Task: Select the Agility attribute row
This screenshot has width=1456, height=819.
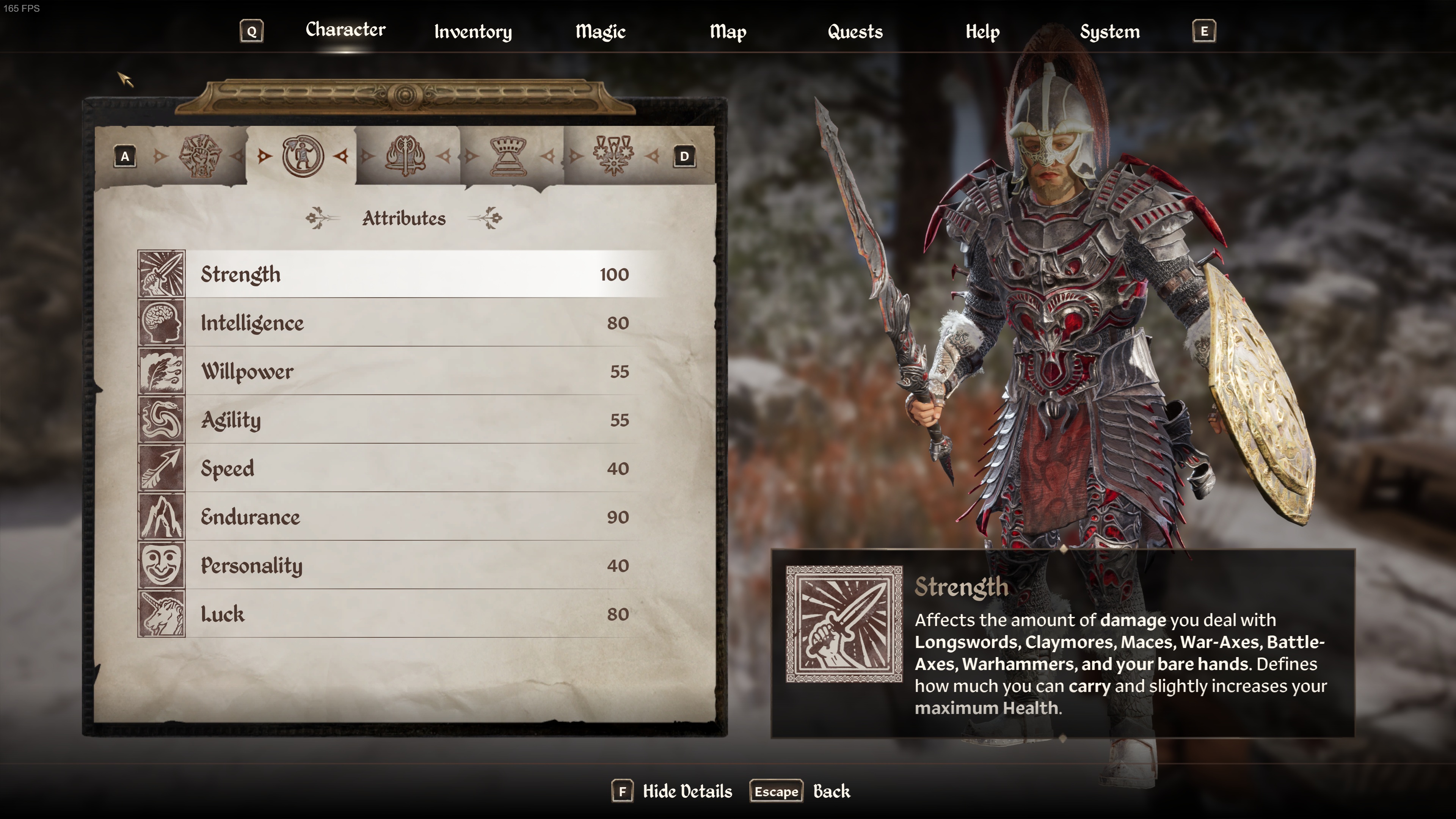Action: point(414,420)
